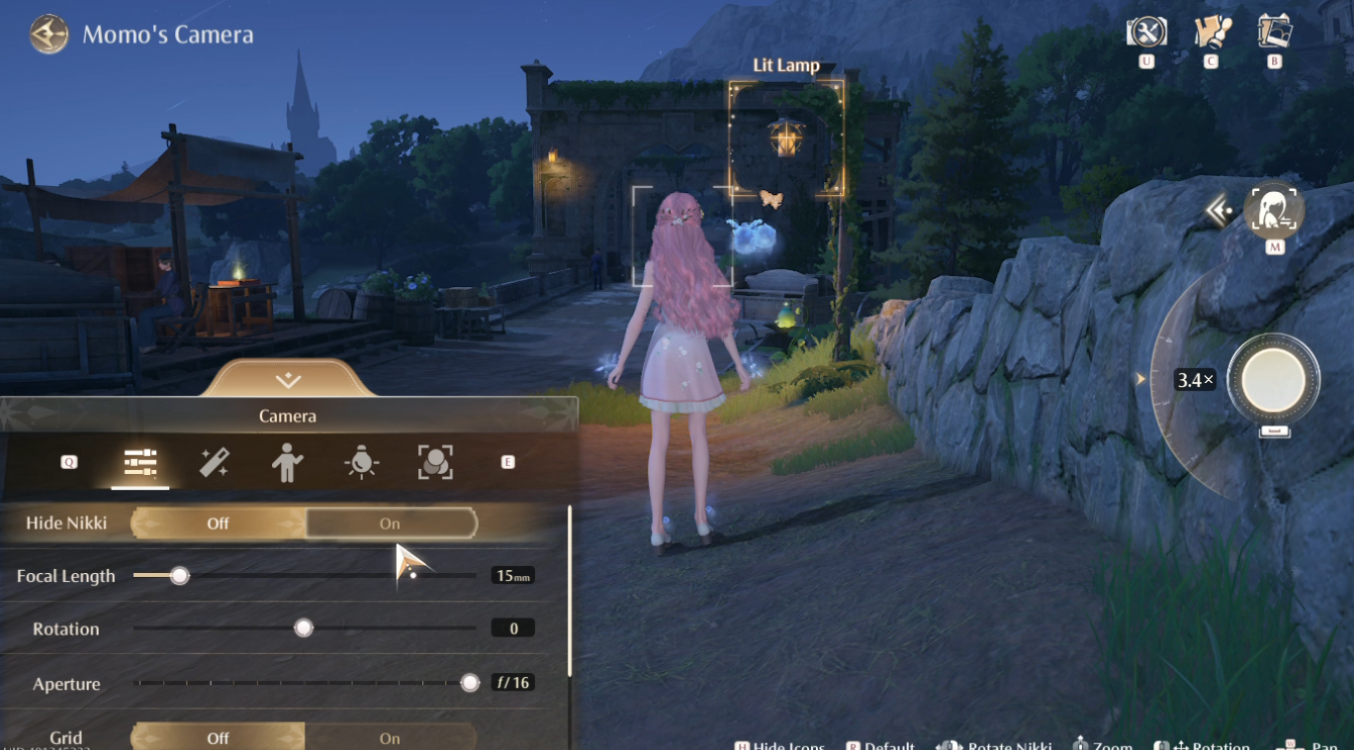Switch to the light bulb lighting tab

361,462
